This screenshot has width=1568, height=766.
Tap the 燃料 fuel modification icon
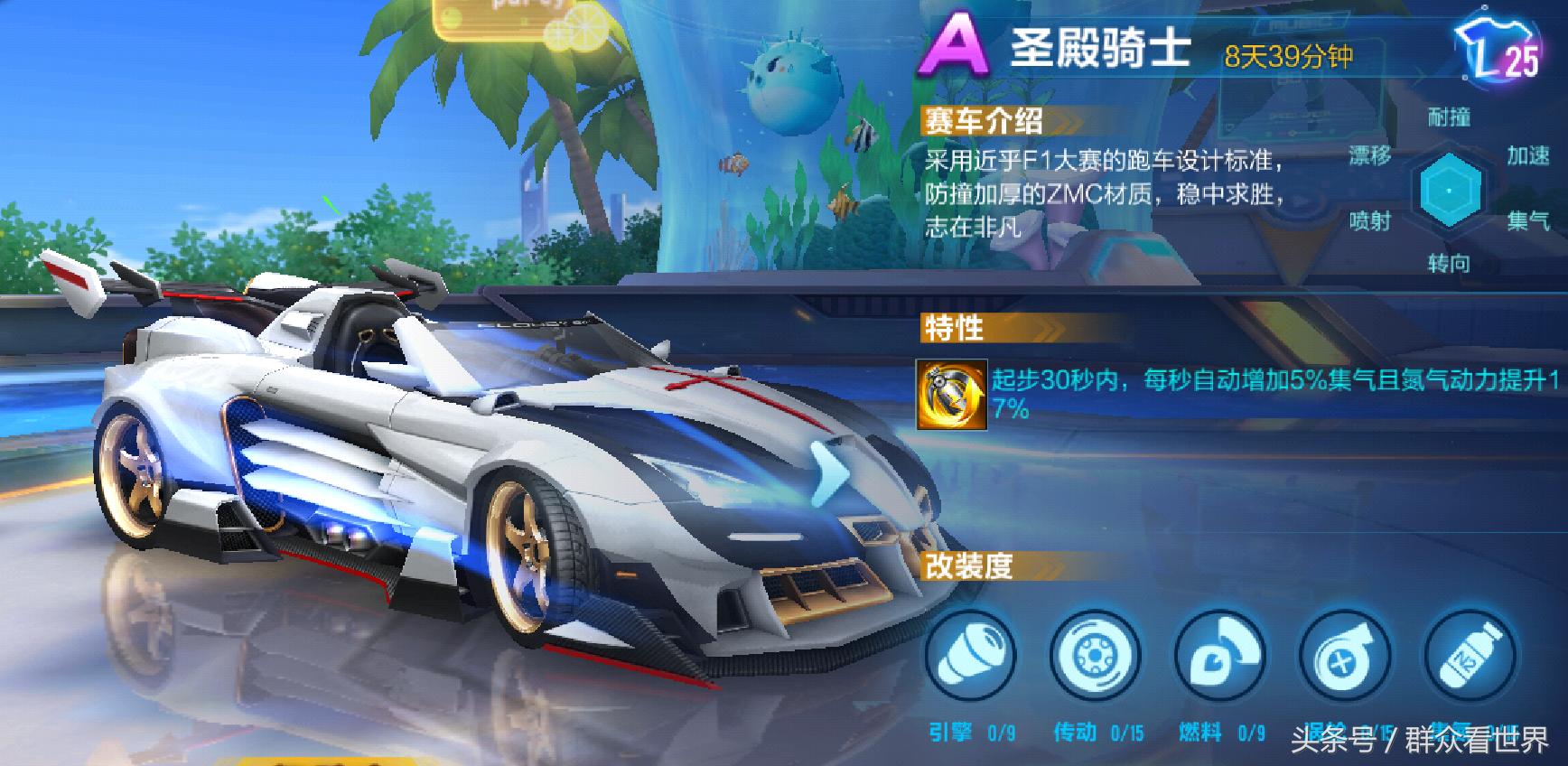click(x=1219, y=658)
